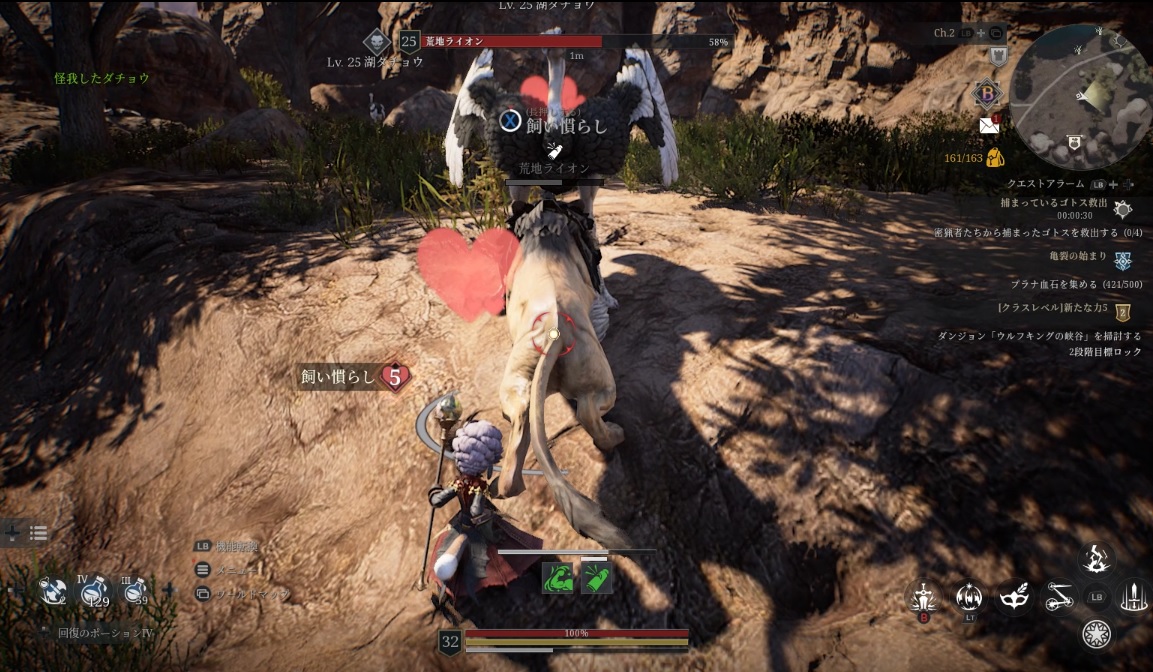This screenshot has width=1153, height=672.
Task: Activate the sword ring skill icon
Action: [x=1135, y=598]
